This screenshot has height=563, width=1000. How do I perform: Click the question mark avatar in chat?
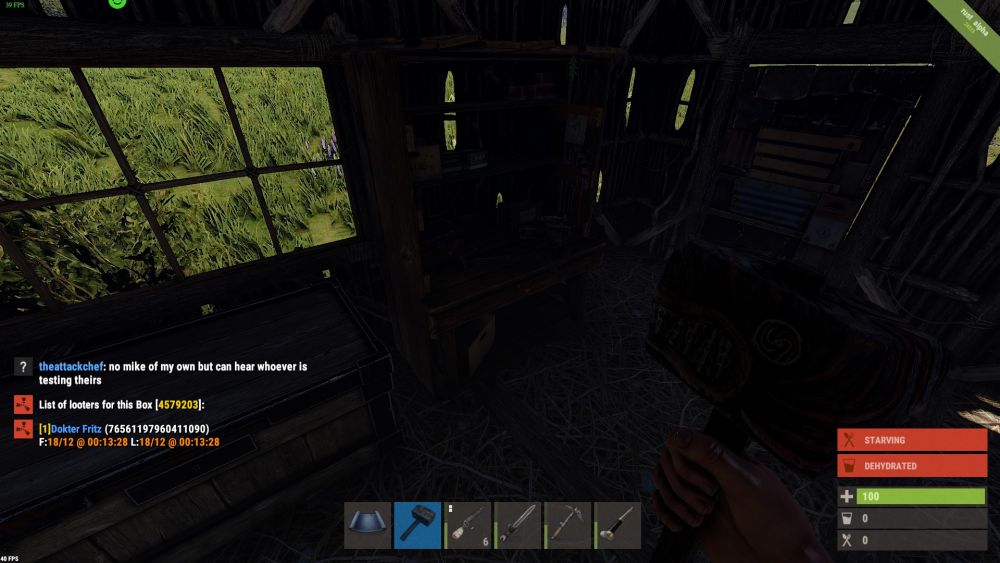point(24,368)
